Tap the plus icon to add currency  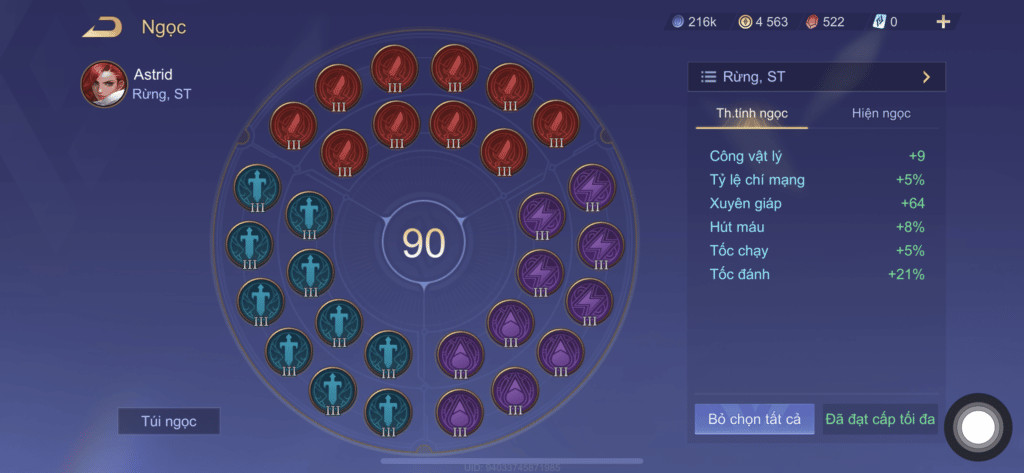942,22
